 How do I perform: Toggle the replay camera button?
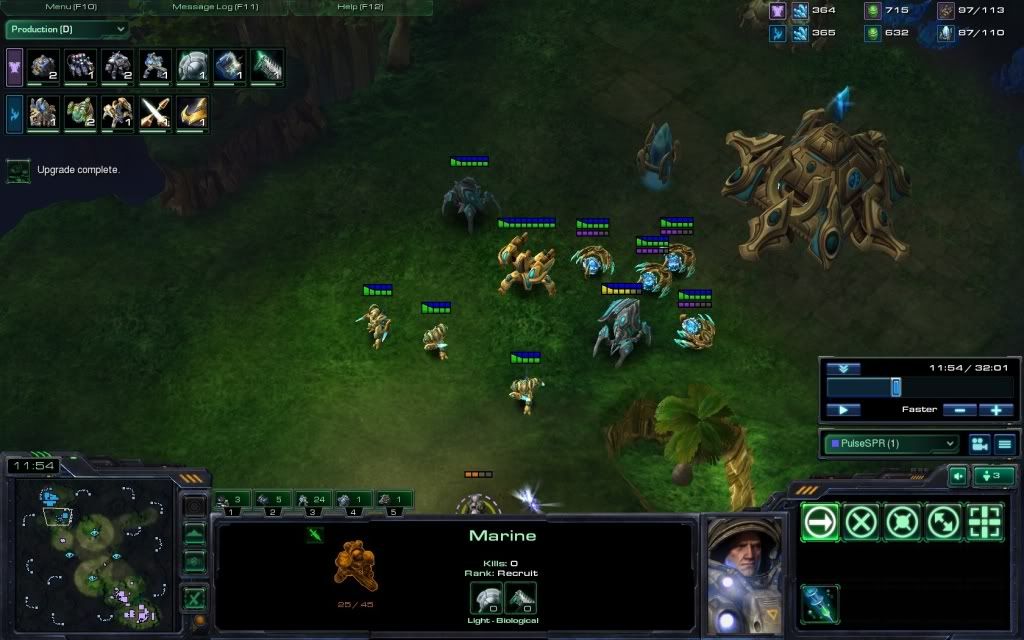pyautogui.click(x=979, y=443)
